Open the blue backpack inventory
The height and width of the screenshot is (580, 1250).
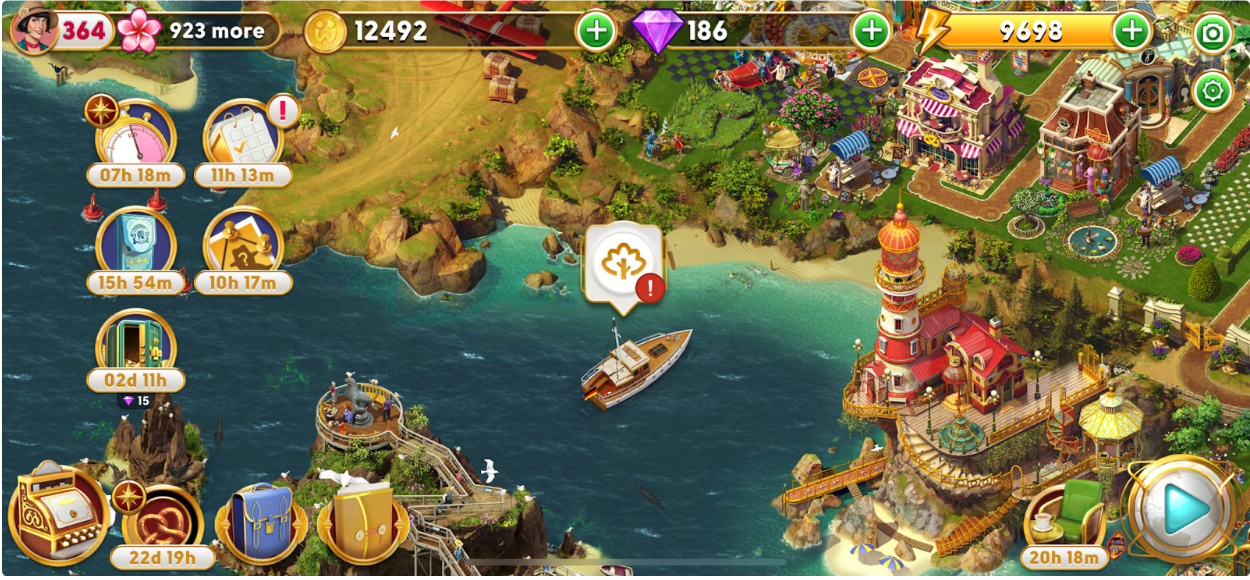260,522
